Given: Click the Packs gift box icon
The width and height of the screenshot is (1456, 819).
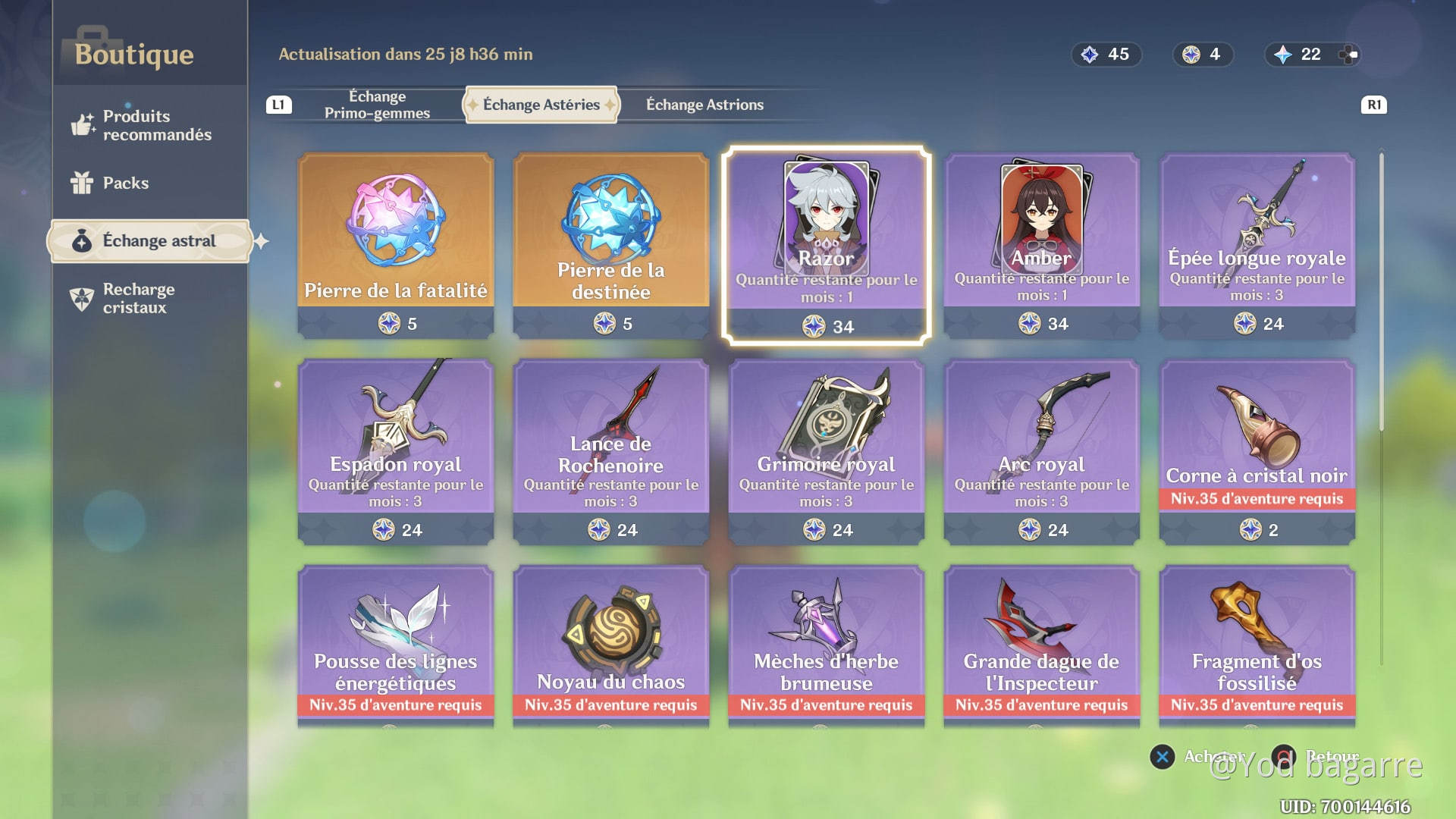Looking at the screenshot, I should 83,183.
